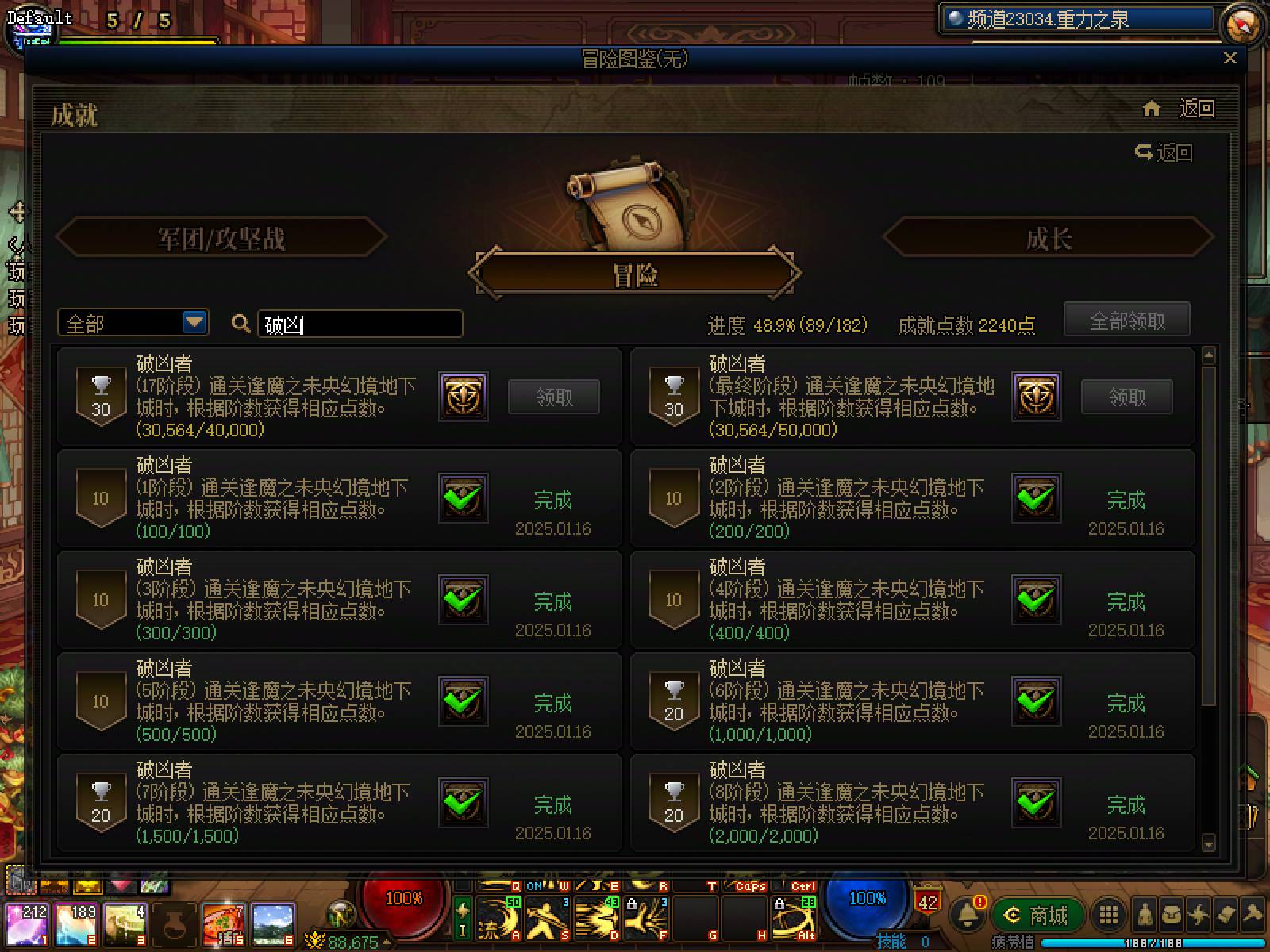Open the 全部 category filter dropdown
Image resolution: width=1270 pixels, height=952 pixels.
point(131,323)
